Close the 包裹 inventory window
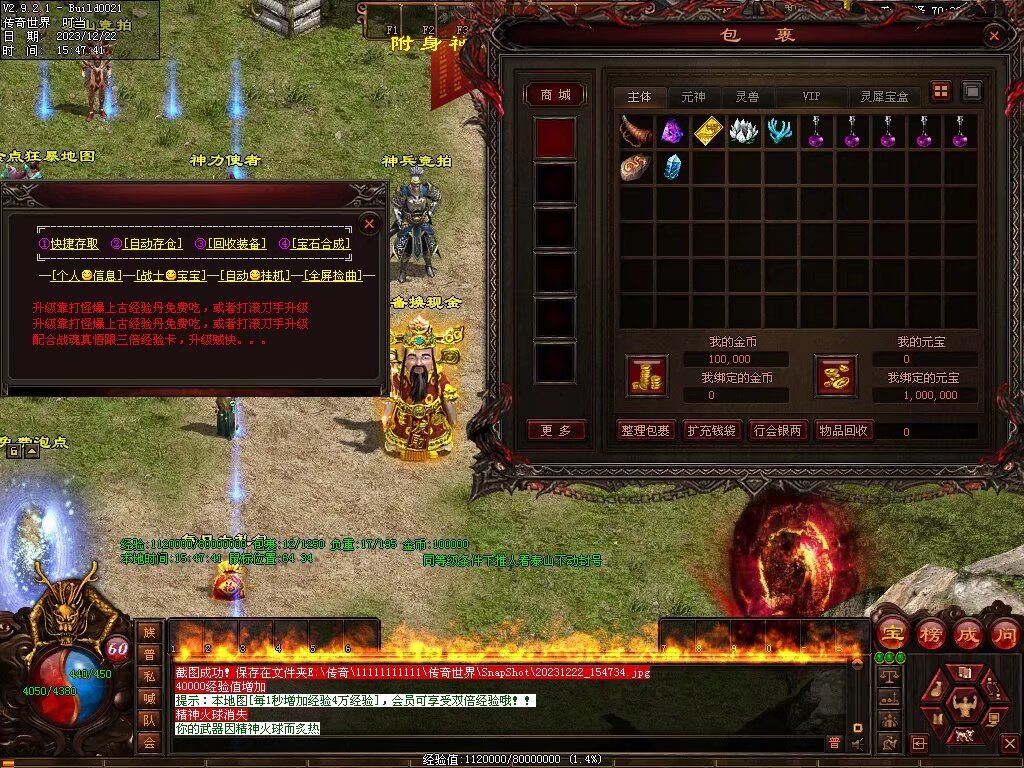Viewport: 1024px width, 768px height. coord(994,36)
